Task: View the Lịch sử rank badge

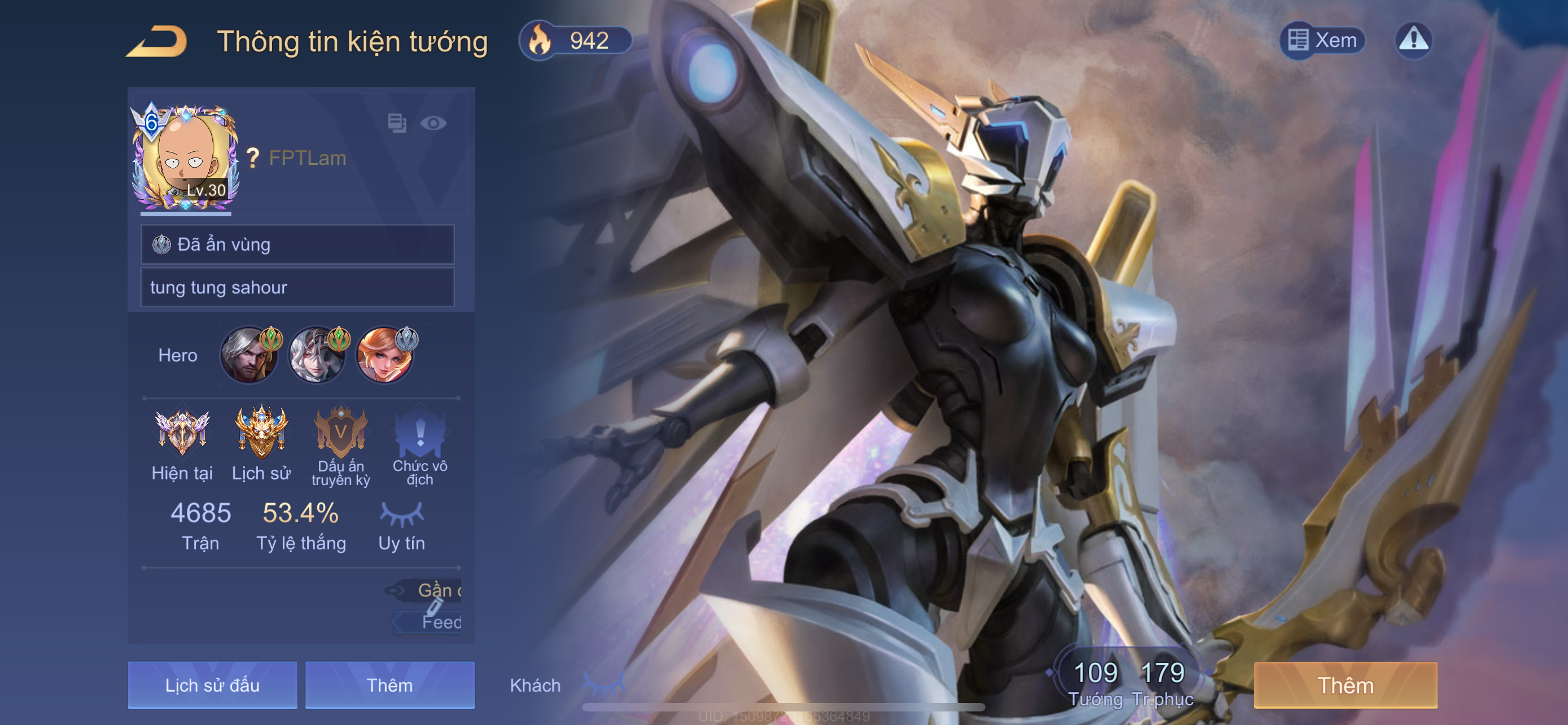Action: 261,433
